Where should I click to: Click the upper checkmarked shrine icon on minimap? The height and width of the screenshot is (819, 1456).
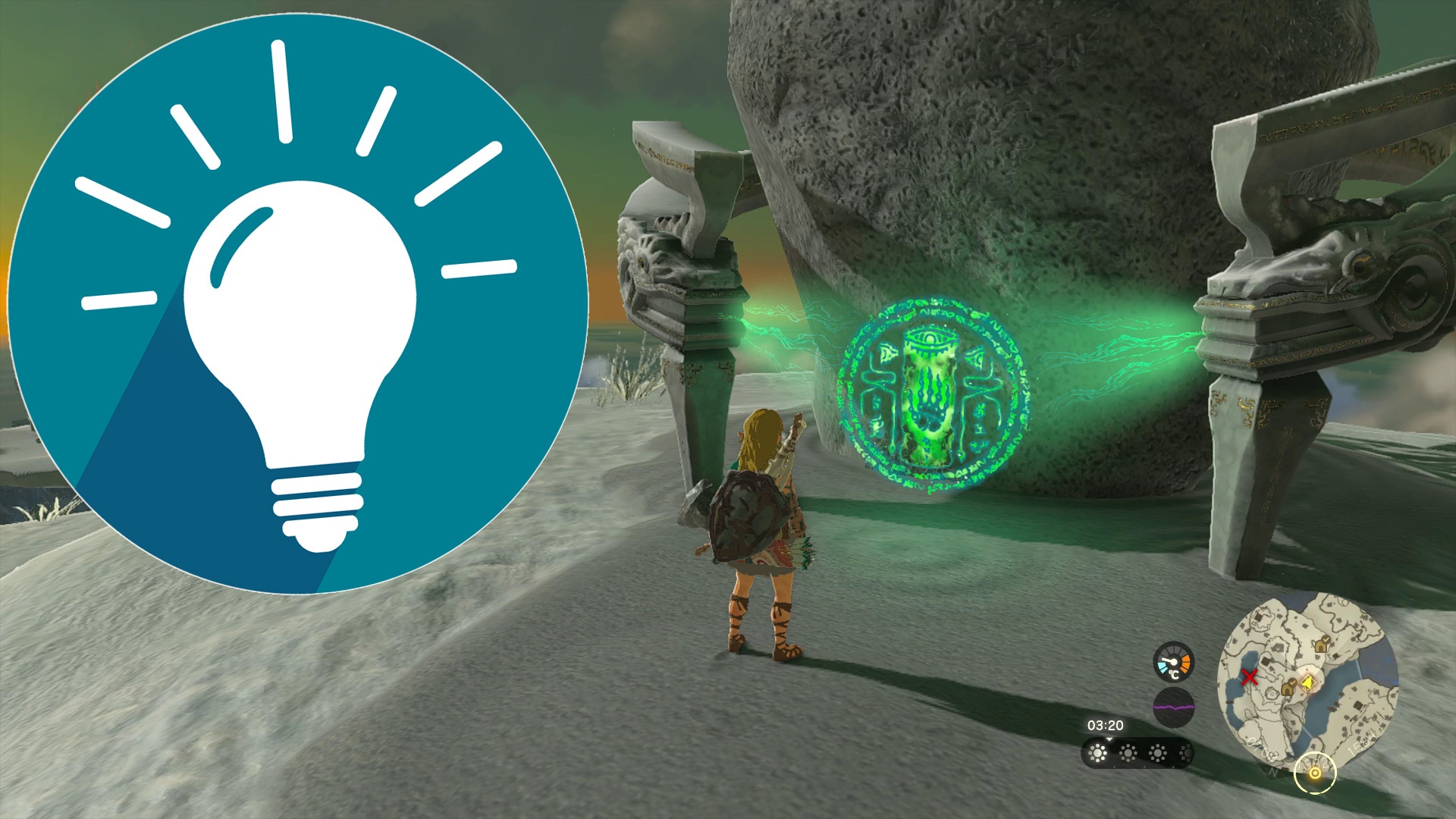[x=1322, y=646]
